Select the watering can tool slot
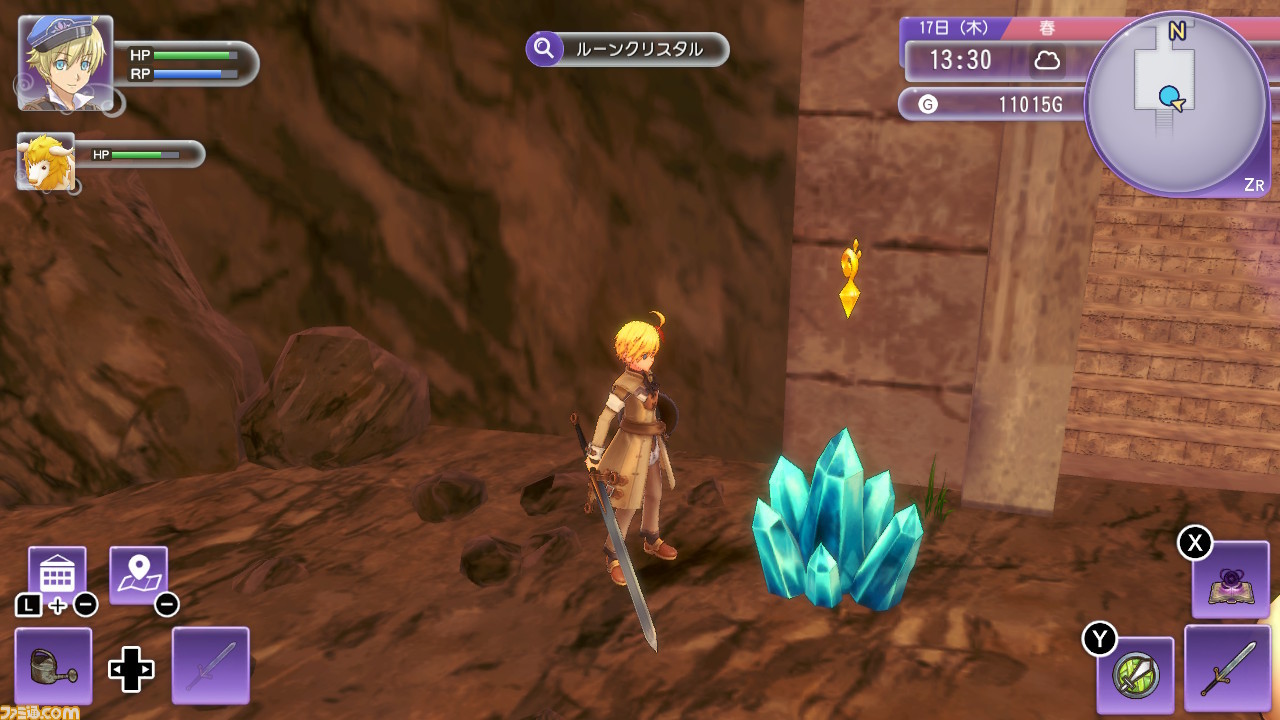 (x=53, y=666)
